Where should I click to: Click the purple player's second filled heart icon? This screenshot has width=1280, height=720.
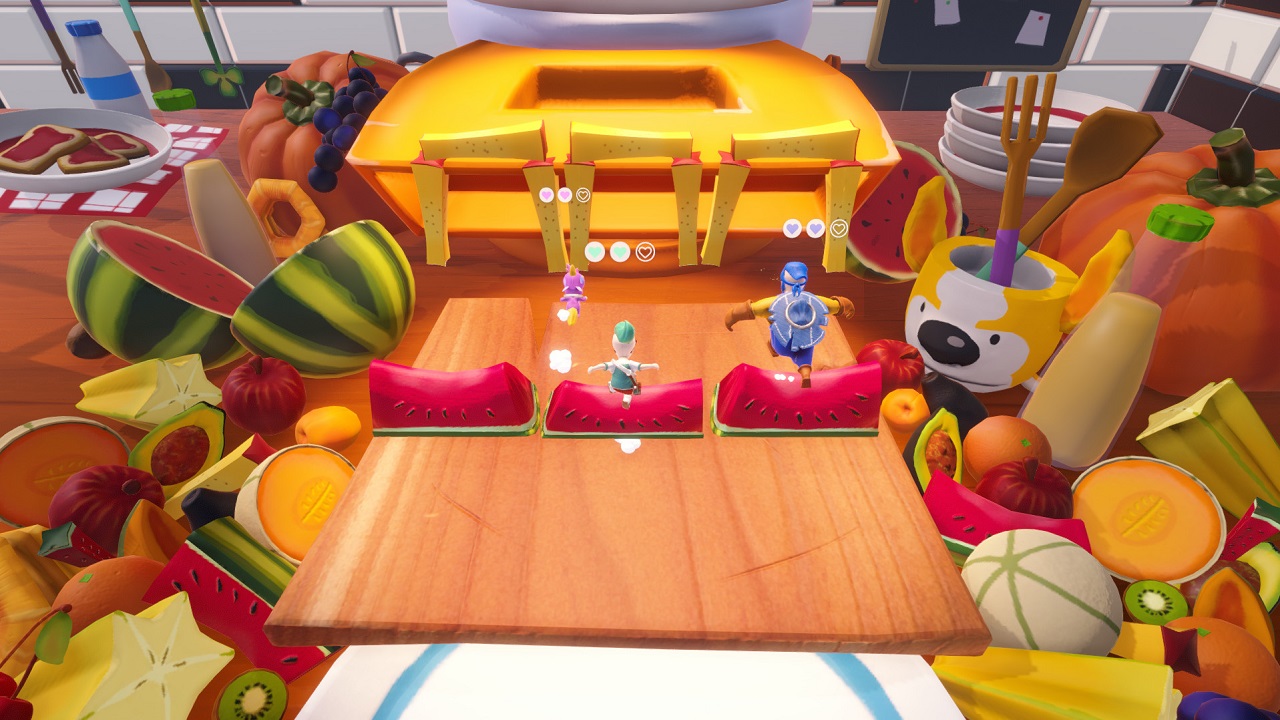tap(815, 228)
